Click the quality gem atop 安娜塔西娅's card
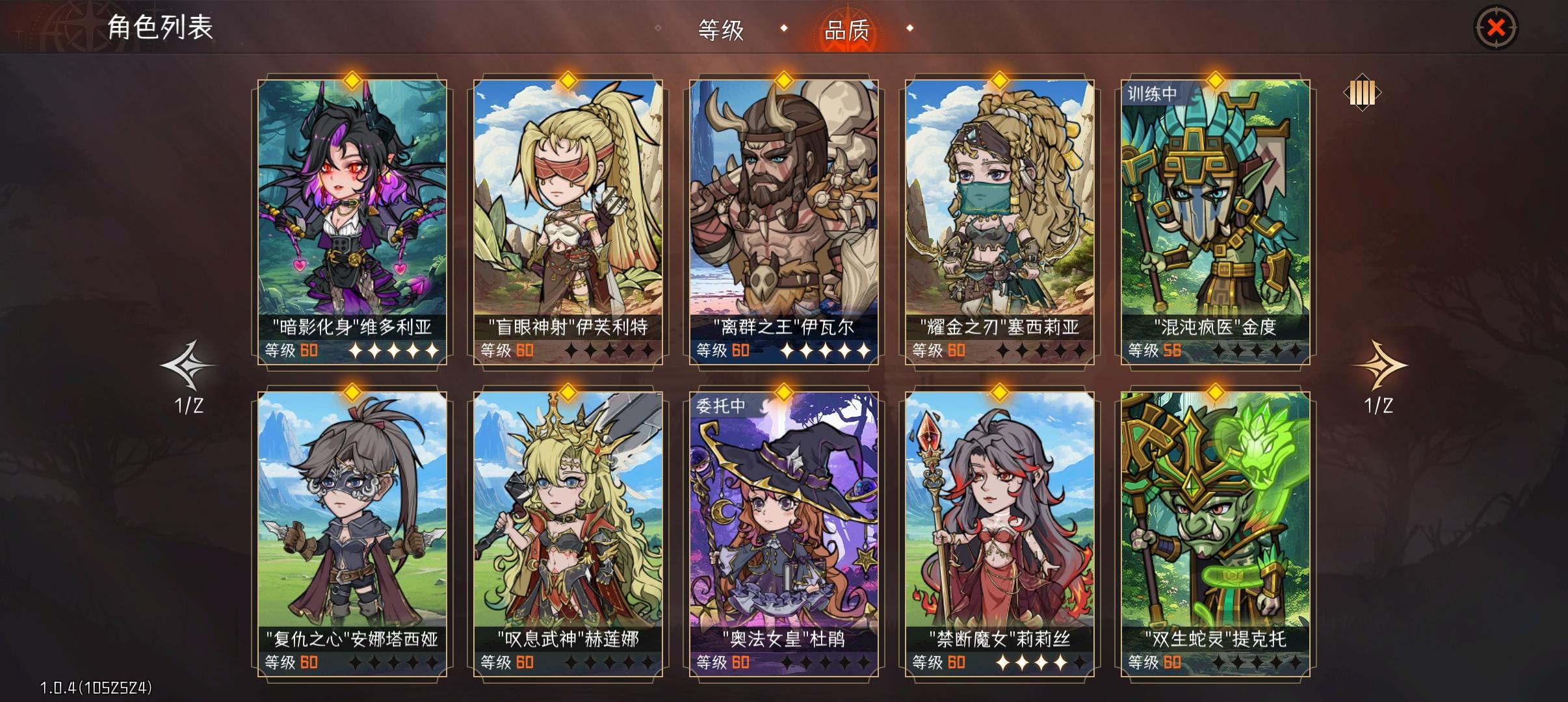The width and height of the screenshot is (1568, 702). click(x=352, y=392)
